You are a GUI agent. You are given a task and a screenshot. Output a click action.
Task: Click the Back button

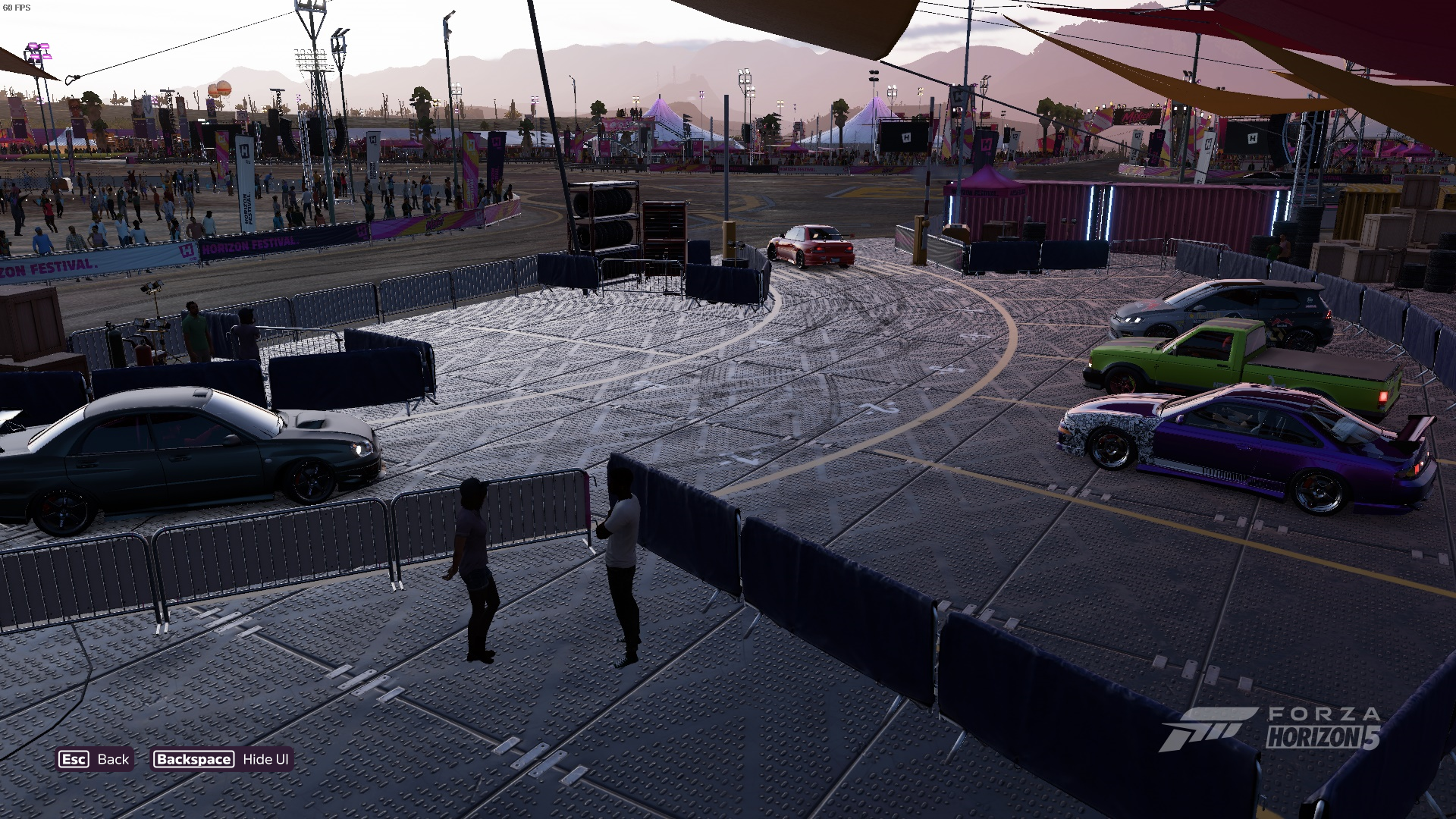point(95,759)
